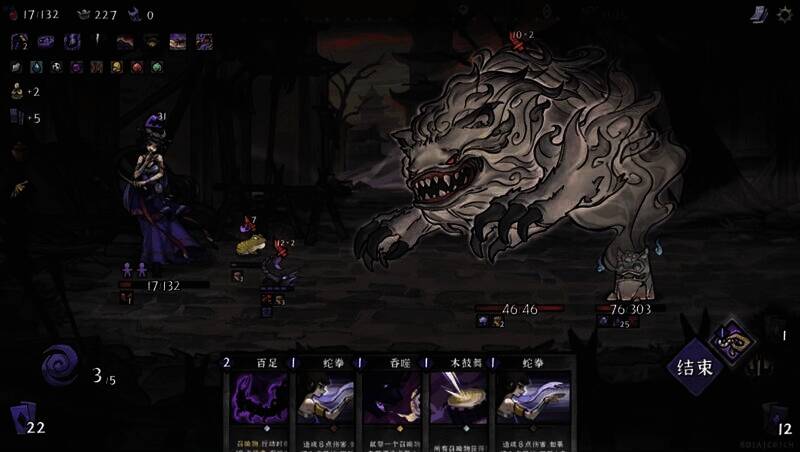Inspect the white skull relic icon
This screenshot has height=452, width=800.
(x=56, y=67)
